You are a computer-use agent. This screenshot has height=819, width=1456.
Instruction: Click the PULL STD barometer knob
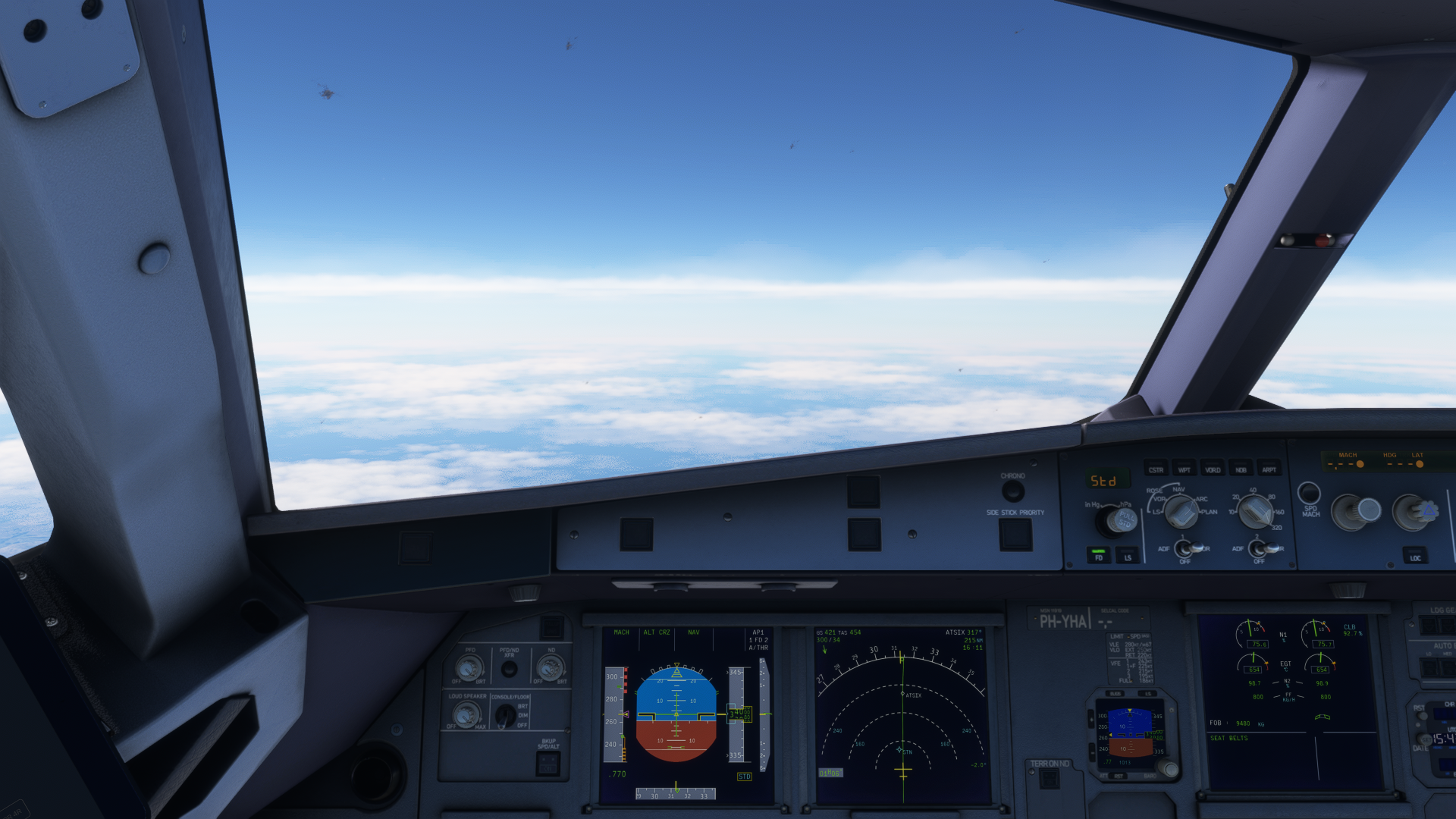click(x=1121, y=520)
